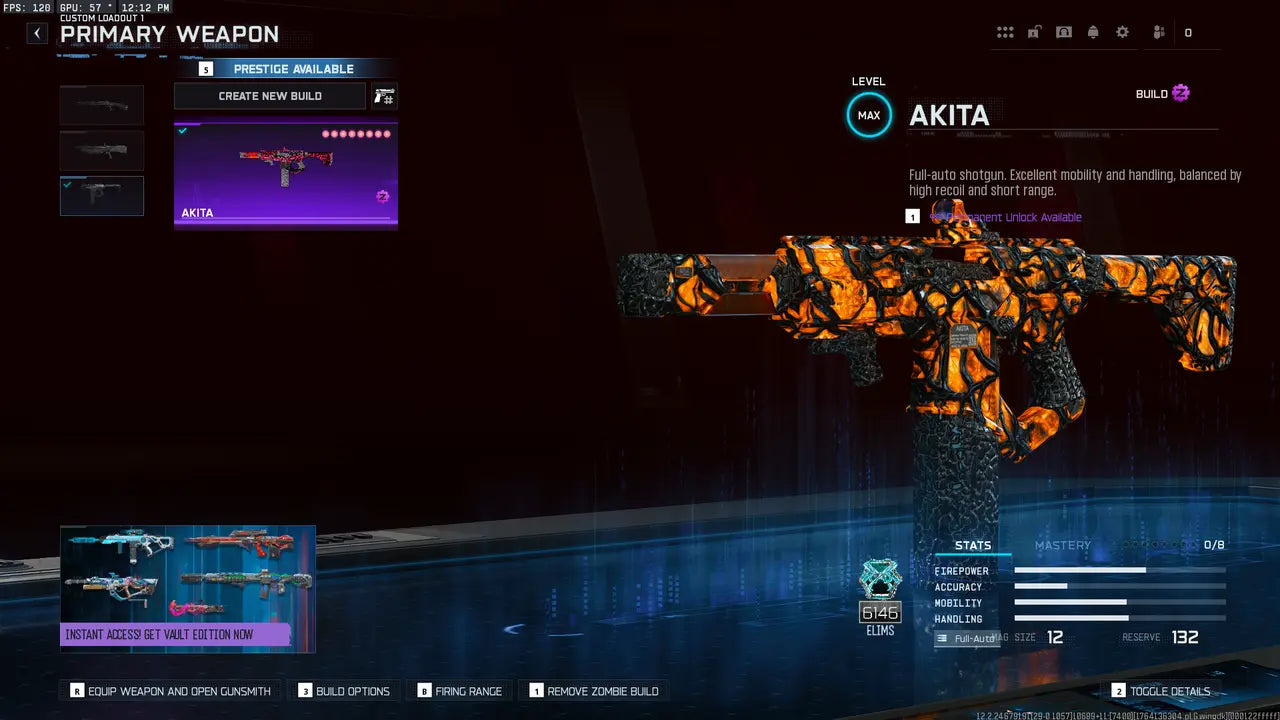Screen dimensions: 1280x720
Task: Open the grid menu icon top right
Action: tap(1005, 32)
